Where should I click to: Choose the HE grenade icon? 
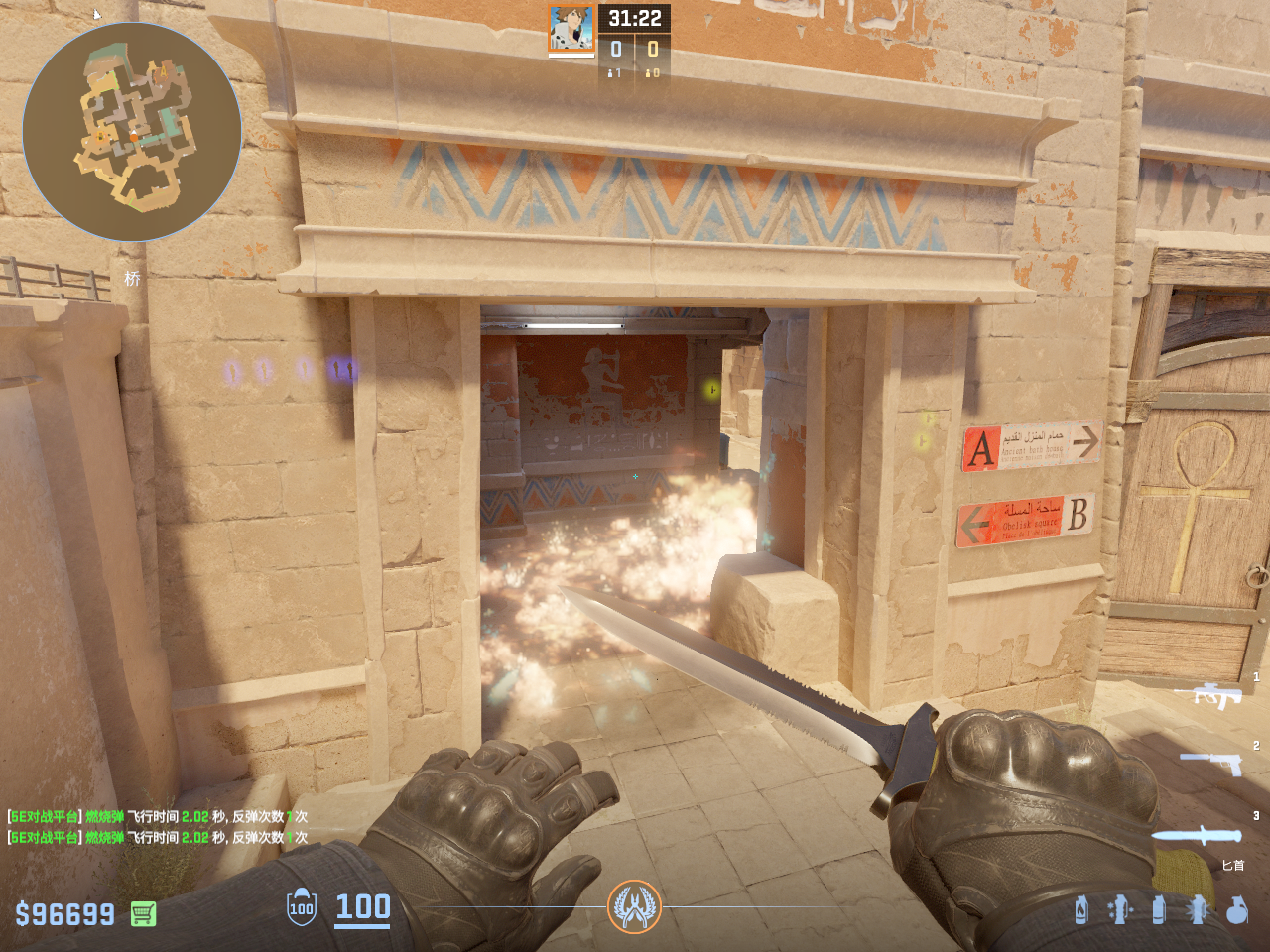1236,909
